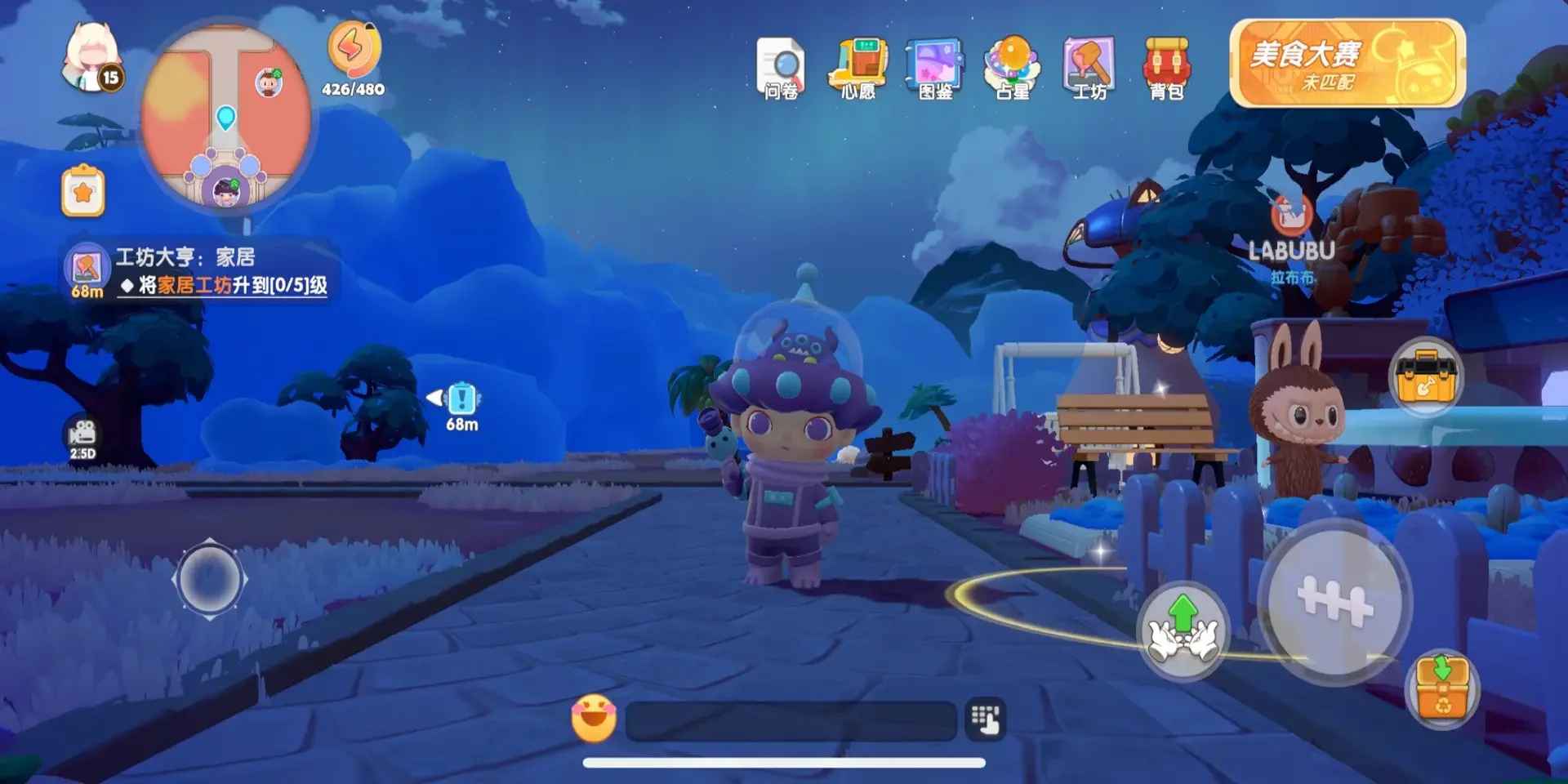
Task: Tap the gloves pick-up button
Action: click(1183, 630)
